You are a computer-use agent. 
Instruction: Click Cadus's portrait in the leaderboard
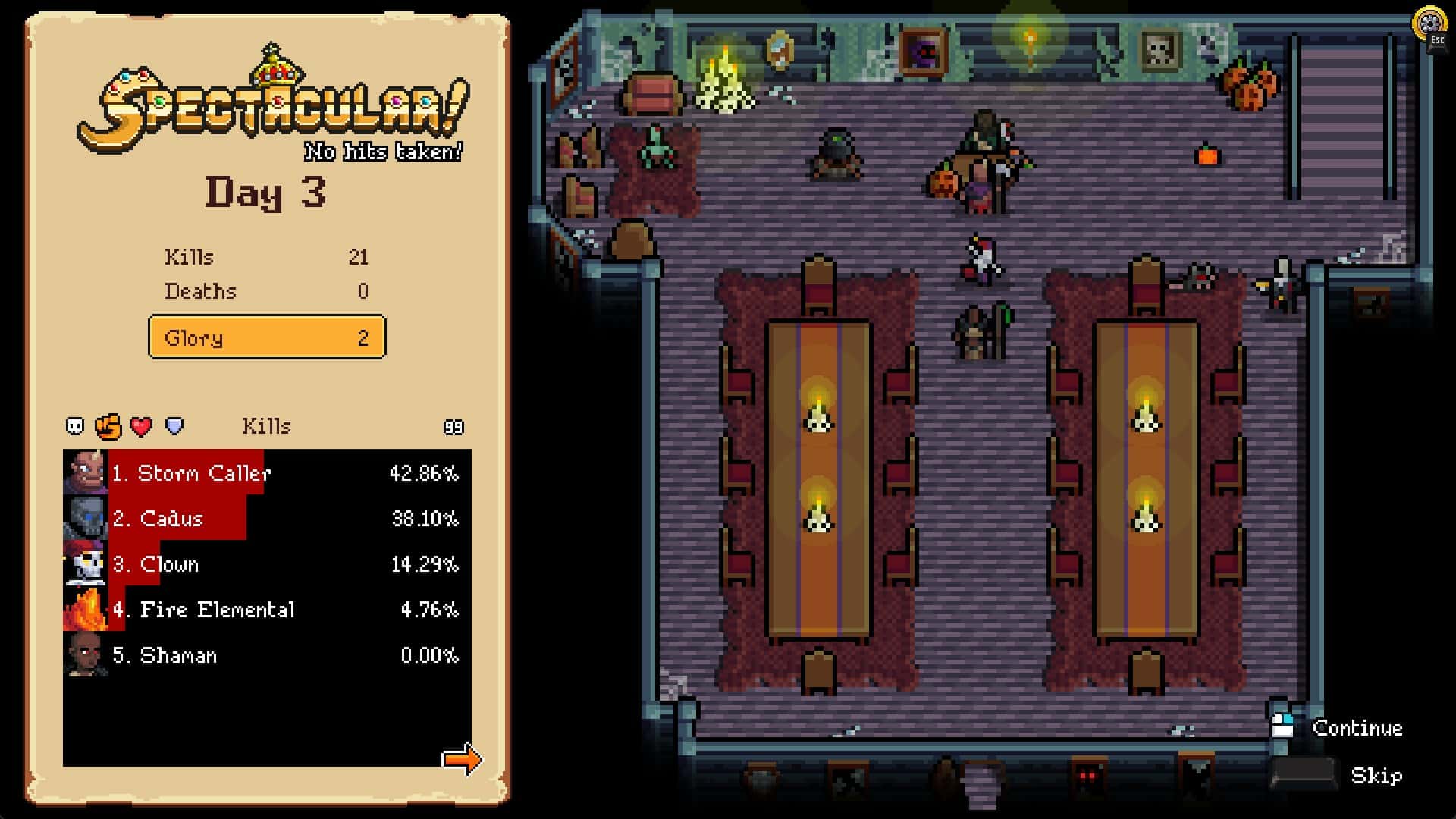(86, 518)
